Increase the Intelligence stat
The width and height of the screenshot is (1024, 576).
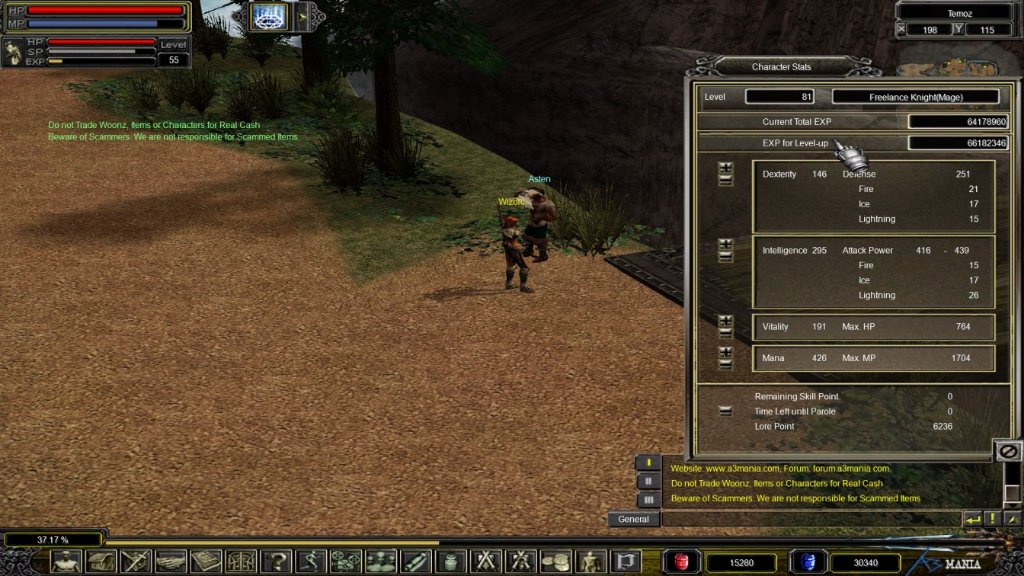tap(726, 244)
